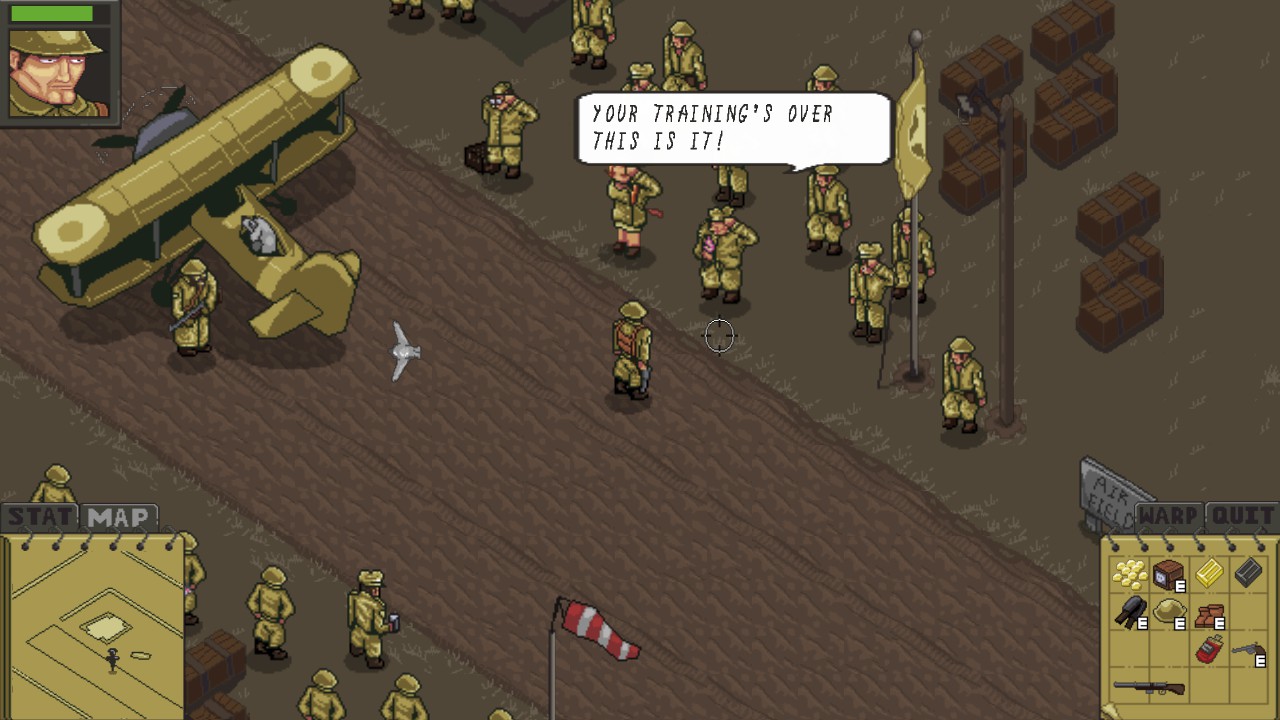Select the gold nuggets in inventory
Viewport: 1280px width, 720px height.
pyautogui.click(x=1132, y=574)
